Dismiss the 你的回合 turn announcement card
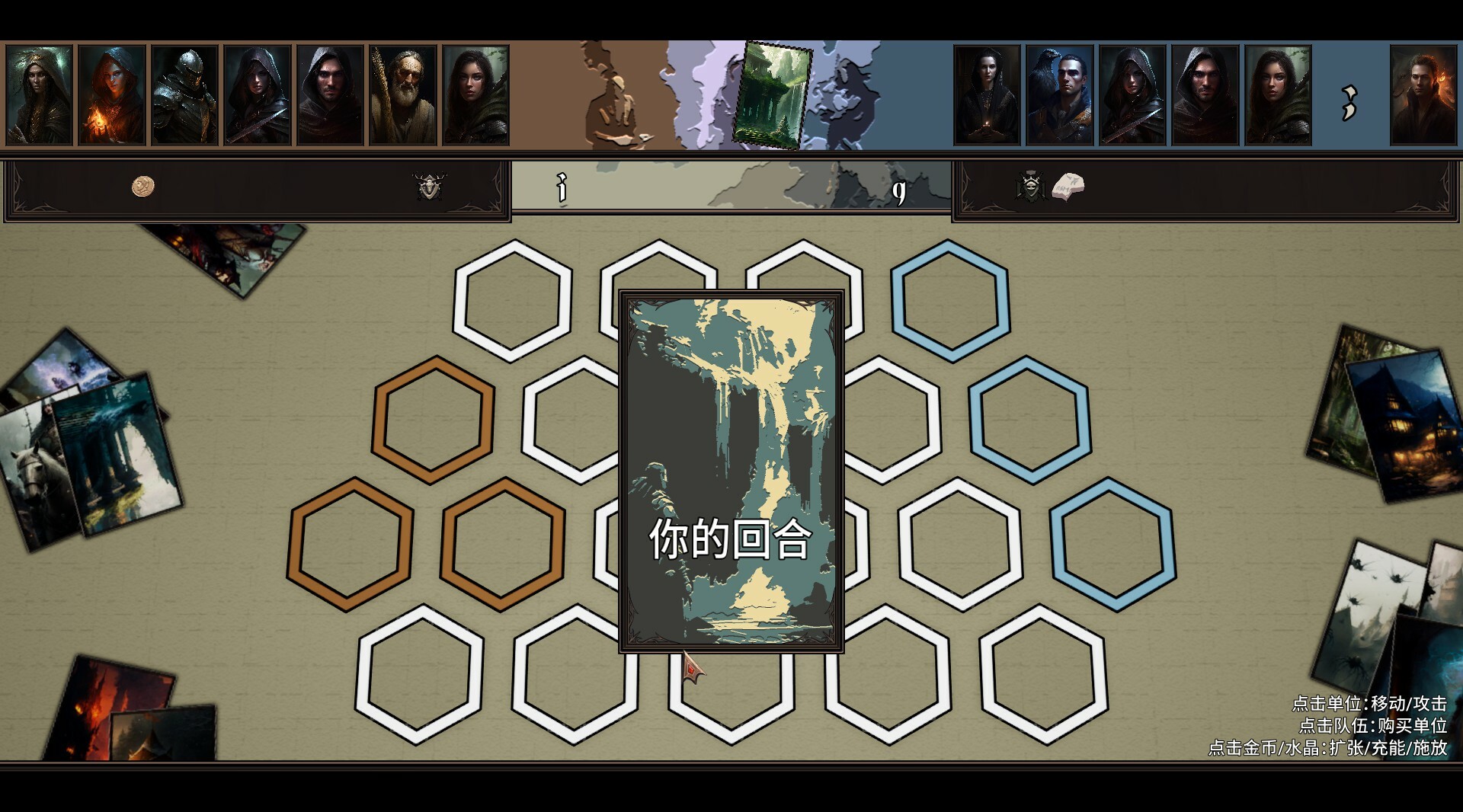The width and height of the screenshot is (1463, 812). click(731, 472)
